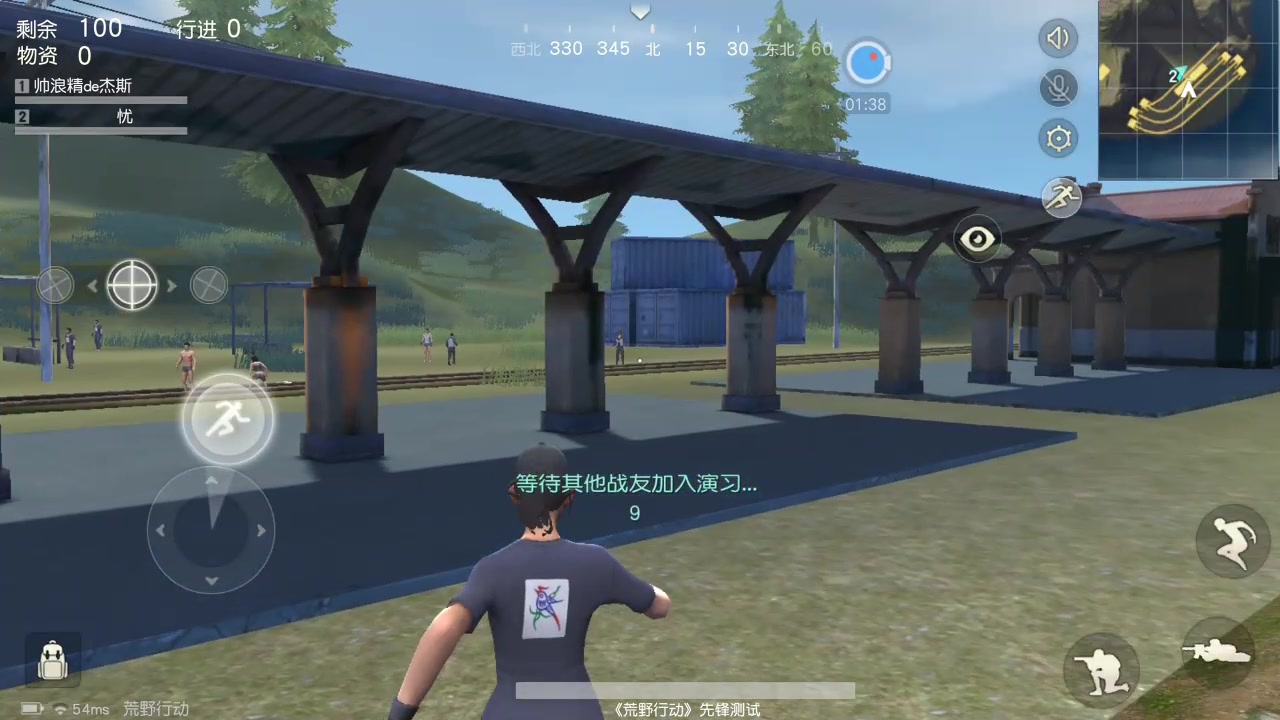
Task: Tap the circular match timer showing 01:38
Action: tap(867, 63)
